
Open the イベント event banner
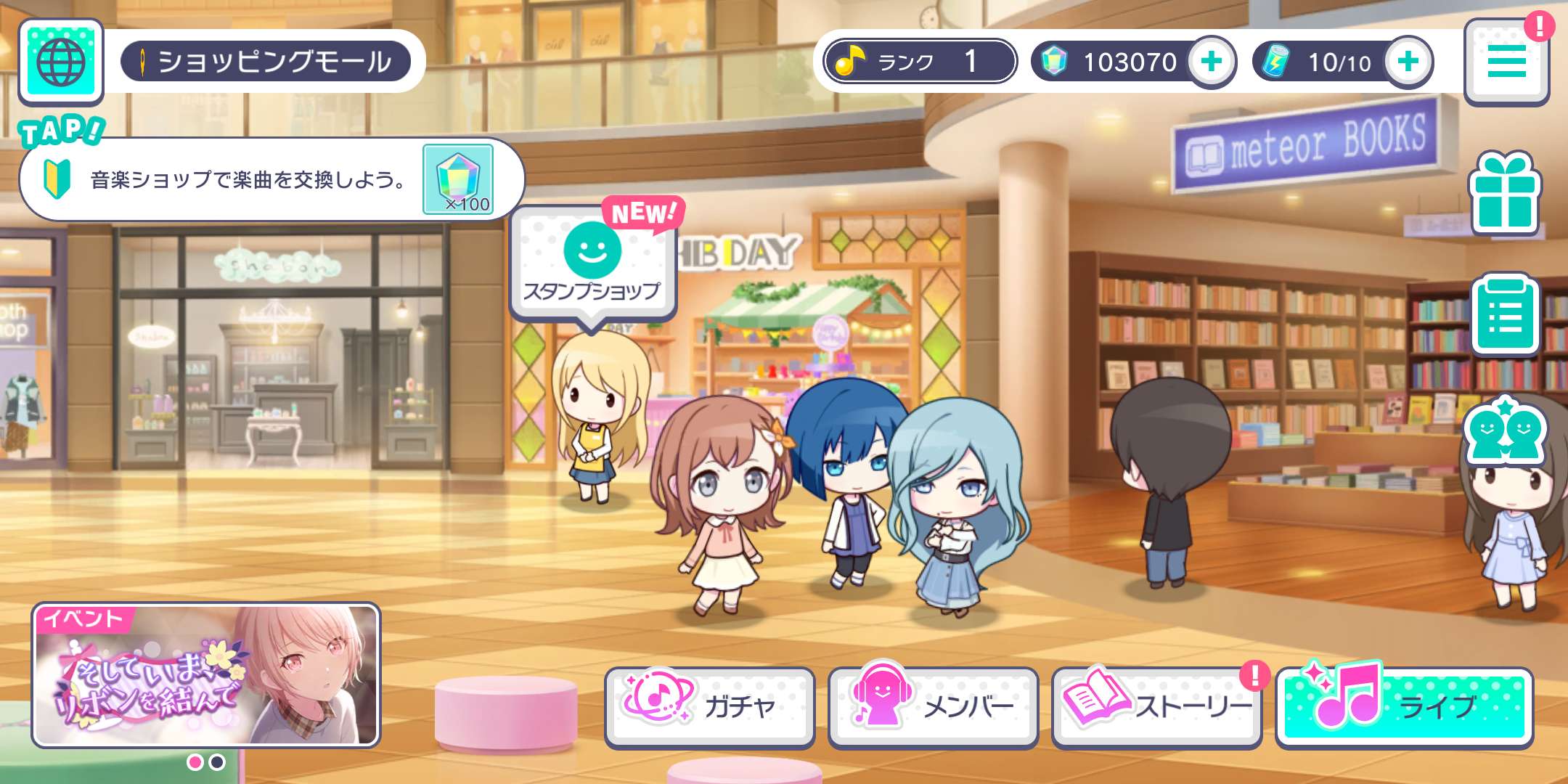click(x=206, y=675)
